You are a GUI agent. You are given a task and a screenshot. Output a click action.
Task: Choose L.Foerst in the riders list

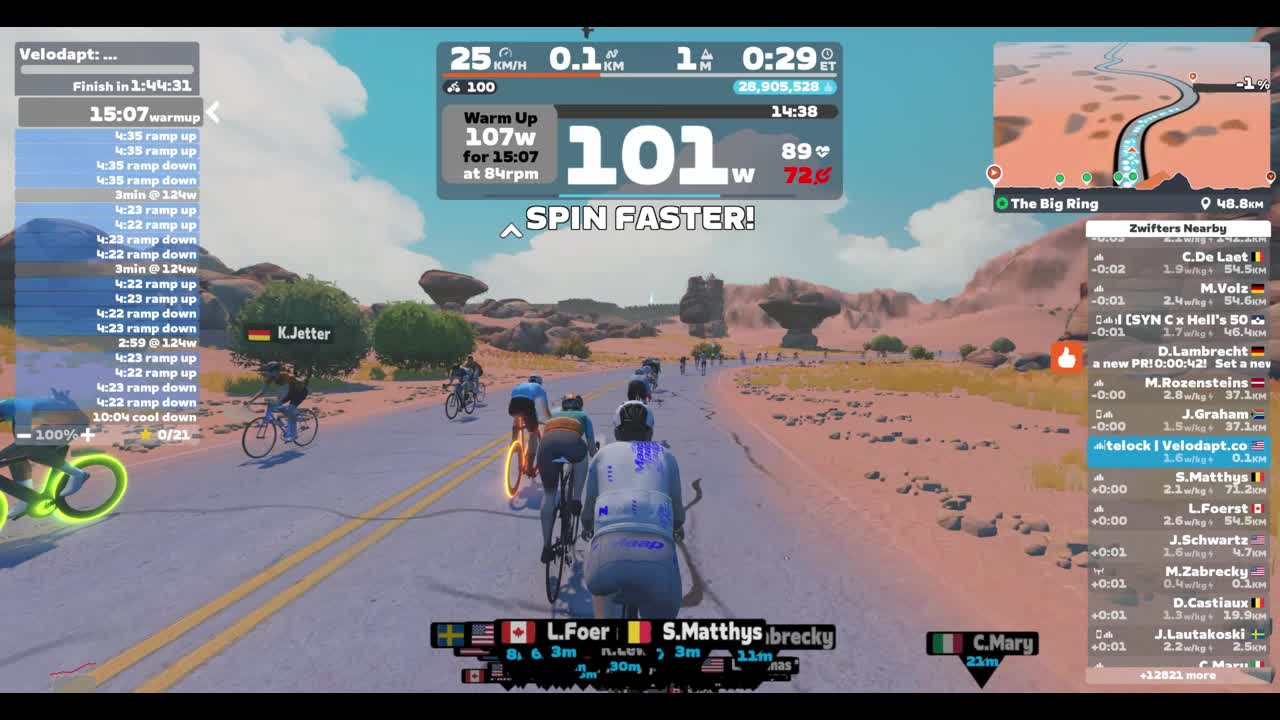point(1178,514)
